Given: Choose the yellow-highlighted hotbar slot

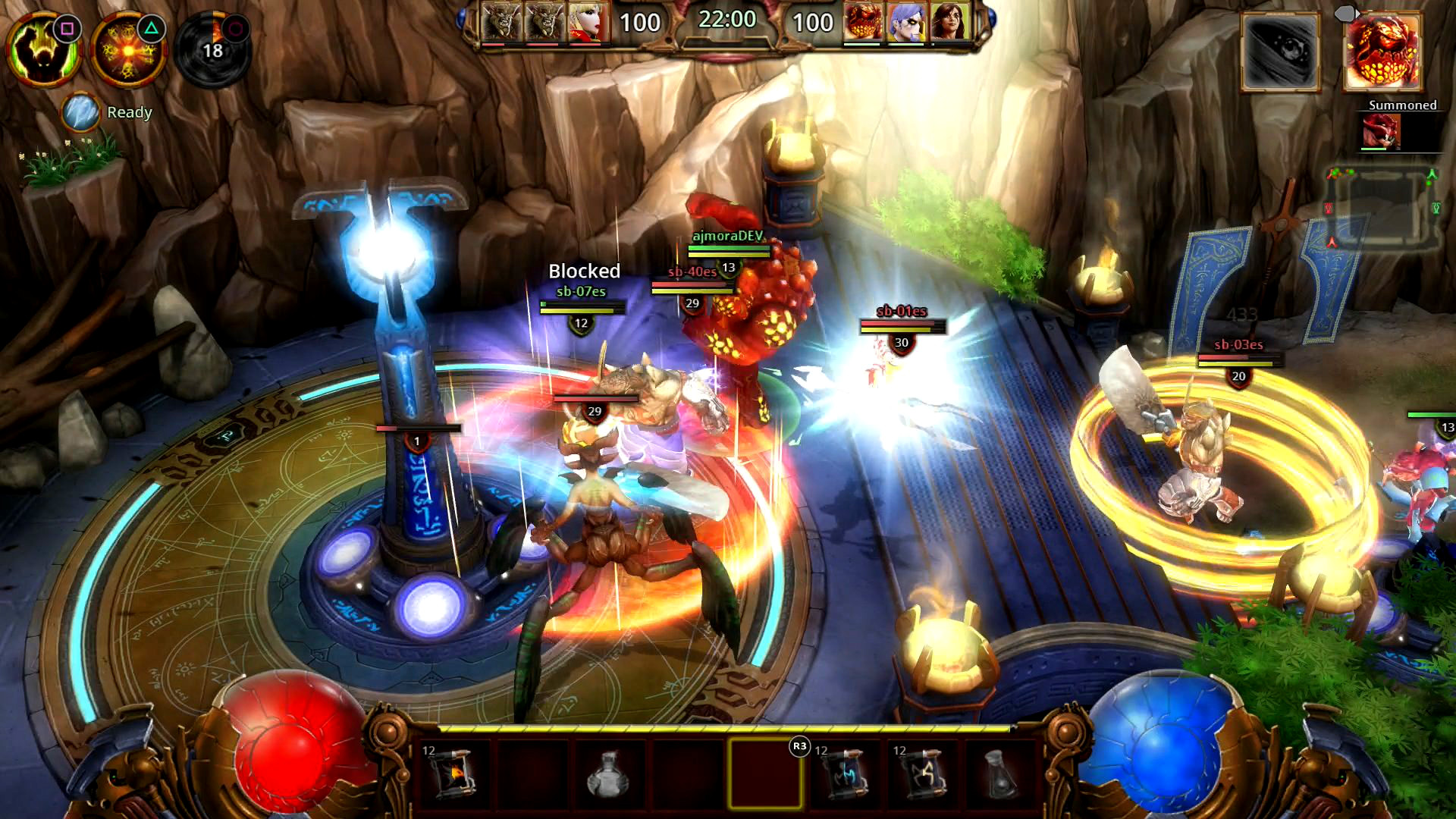Looking at the screenshot, I should tap(764, 773).
